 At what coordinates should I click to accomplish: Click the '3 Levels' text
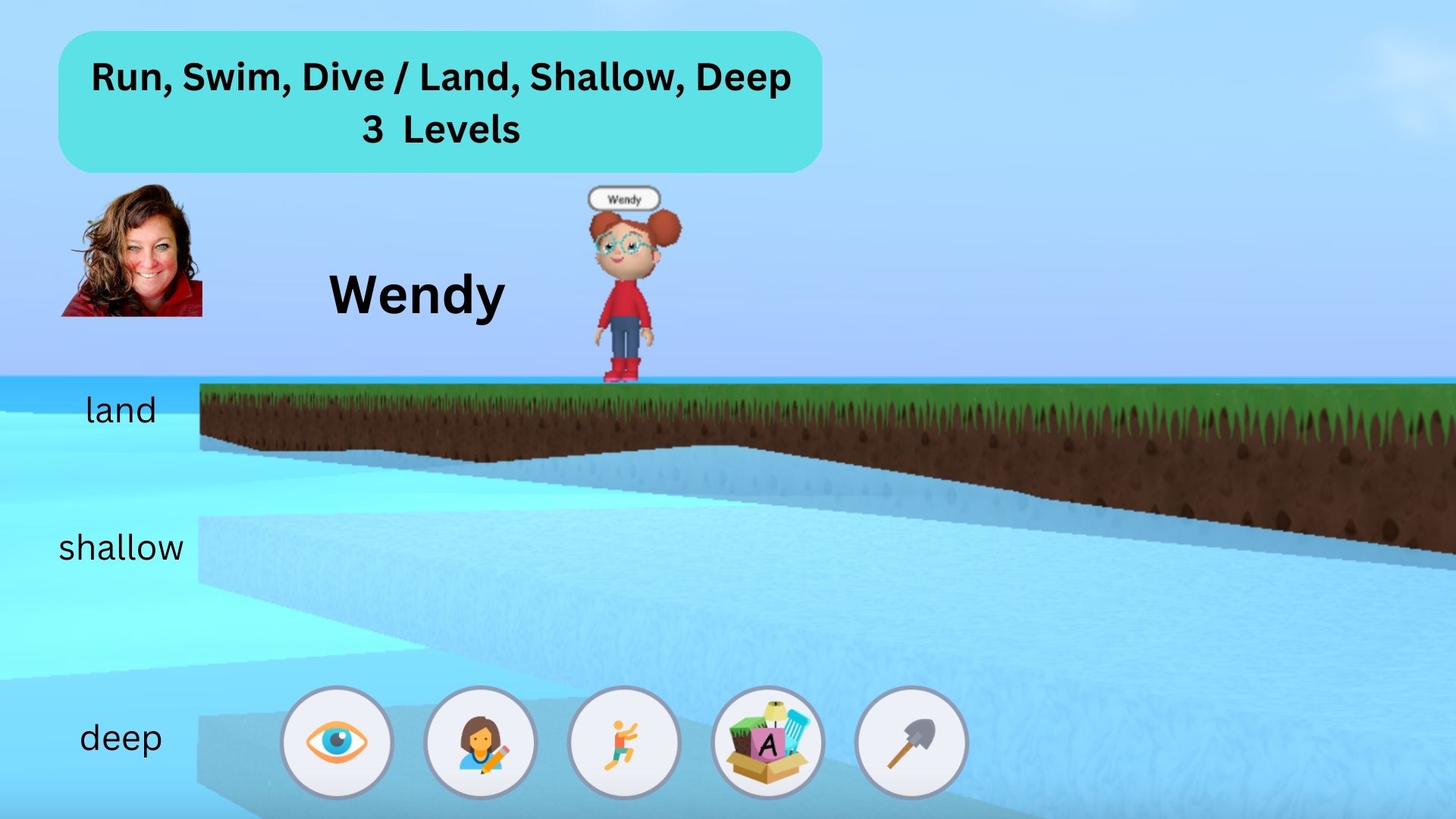point(442,130)
